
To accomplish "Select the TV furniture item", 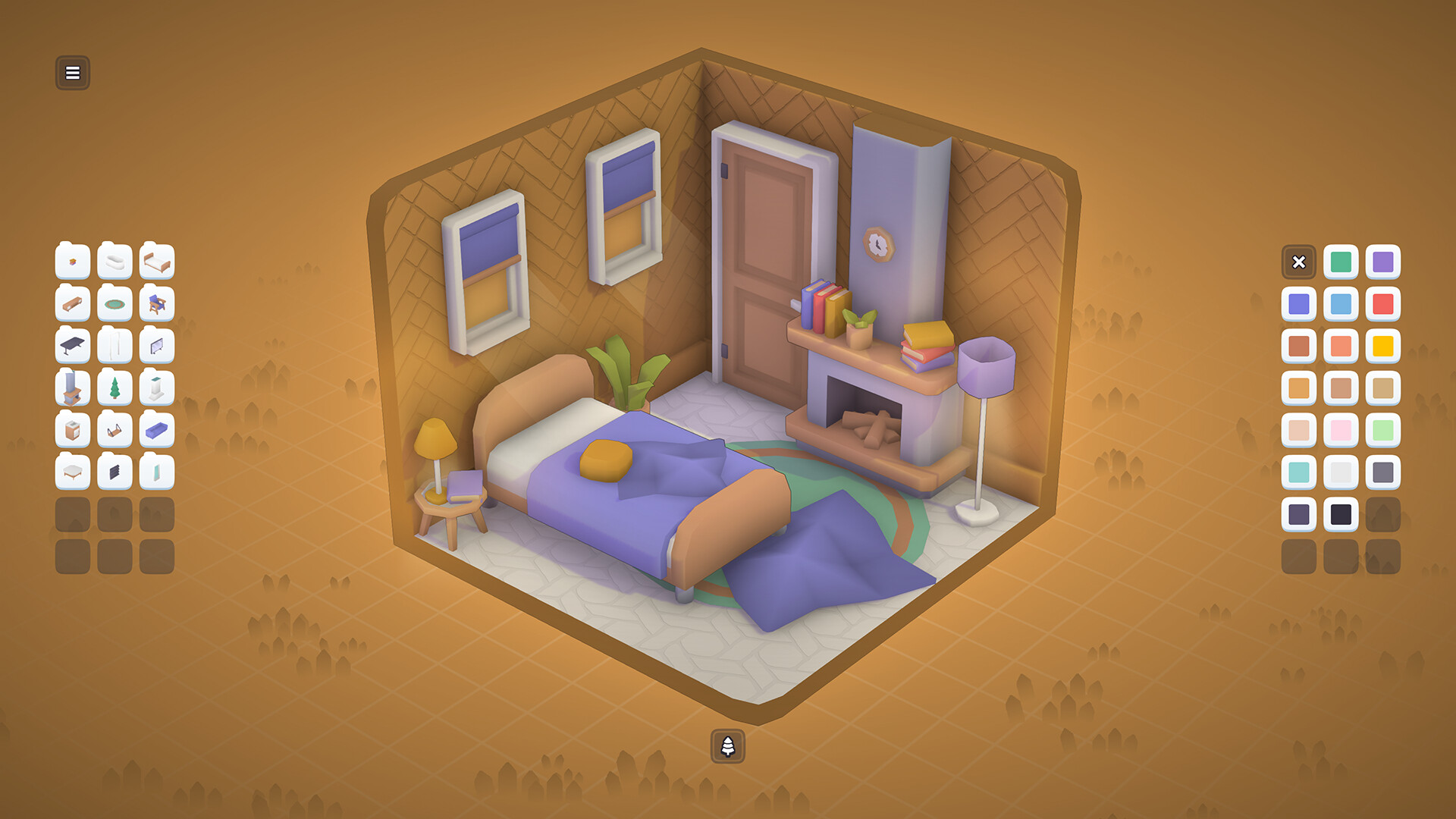I will point(158,347).
